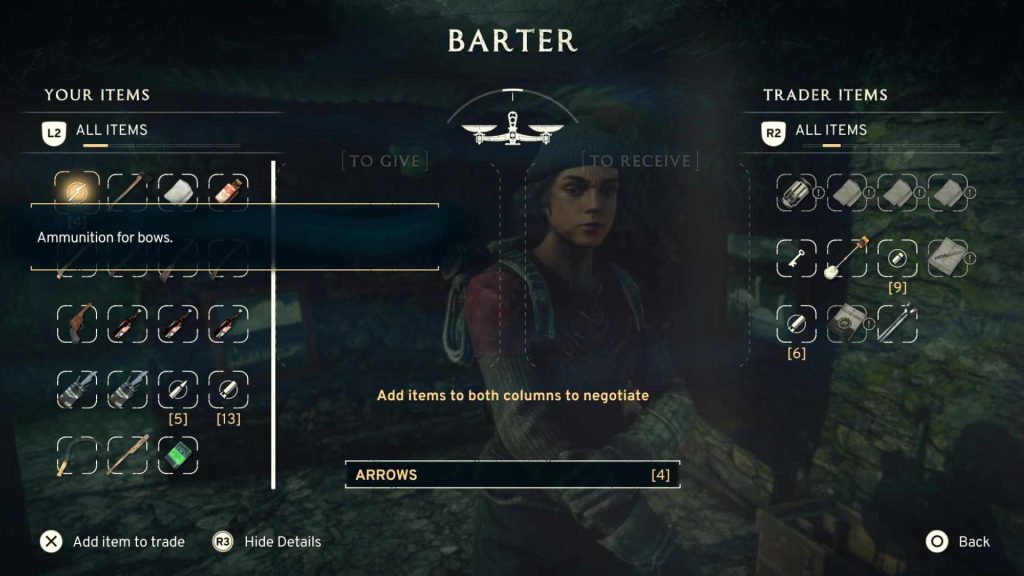Screen dimensions: 1024x576
Task: Open Trader Items ALL ITEMS category filter
Action: tap(831, 130)
